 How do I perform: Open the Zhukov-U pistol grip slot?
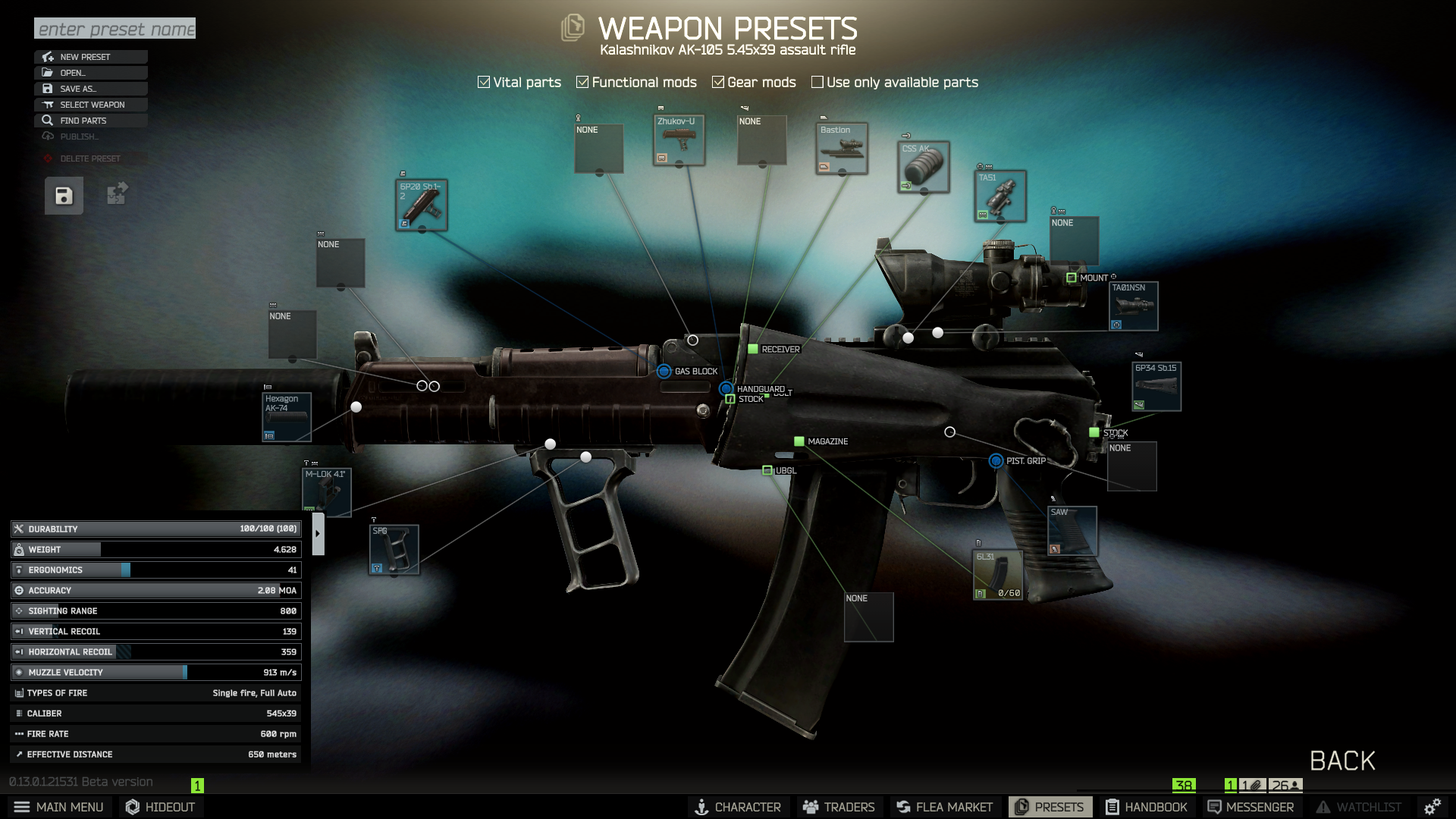679,140
